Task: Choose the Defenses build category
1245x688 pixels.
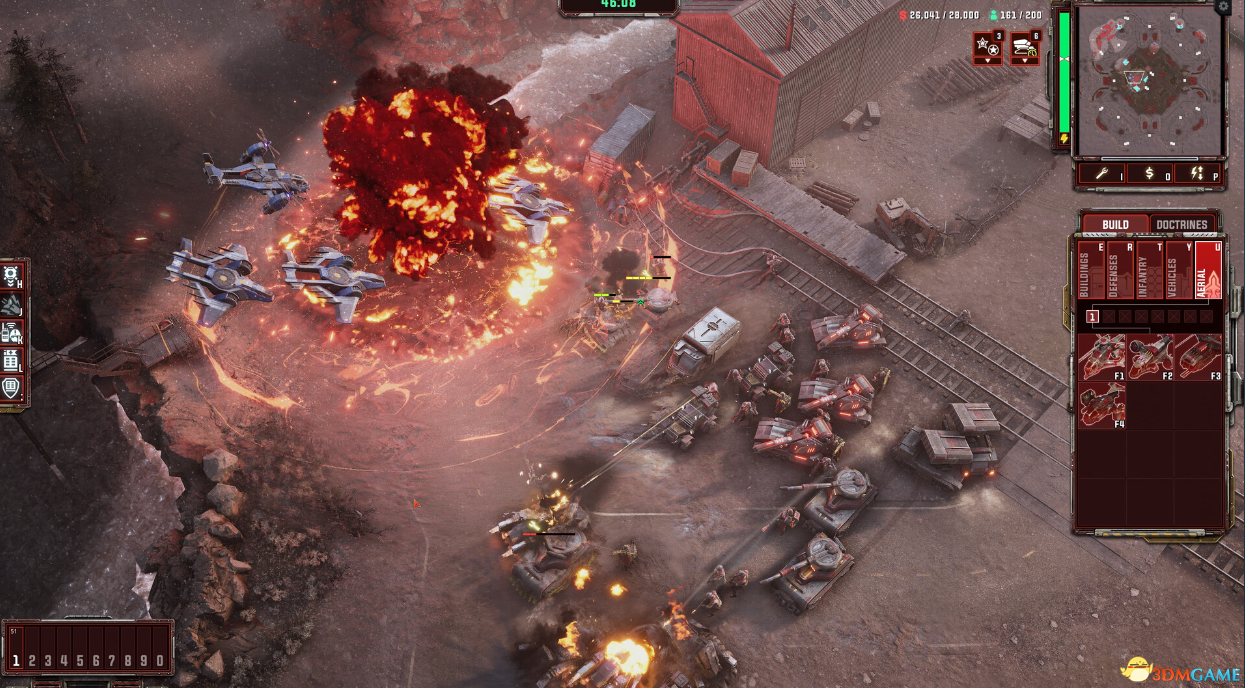Action: (x=1120, y=271)
